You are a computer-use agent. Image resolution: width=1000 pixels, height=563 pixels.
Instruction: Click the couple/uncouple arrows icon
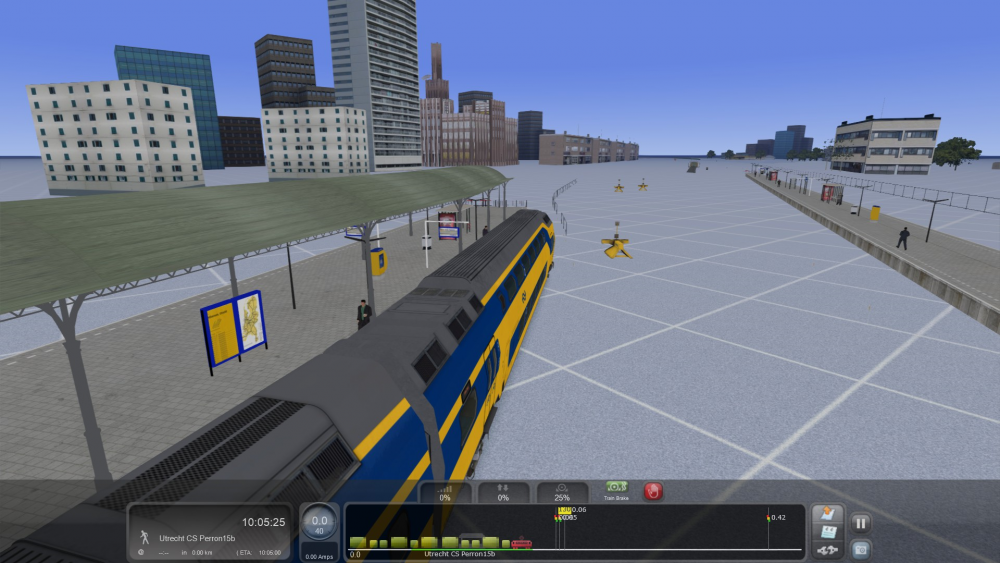pos(827,550)
